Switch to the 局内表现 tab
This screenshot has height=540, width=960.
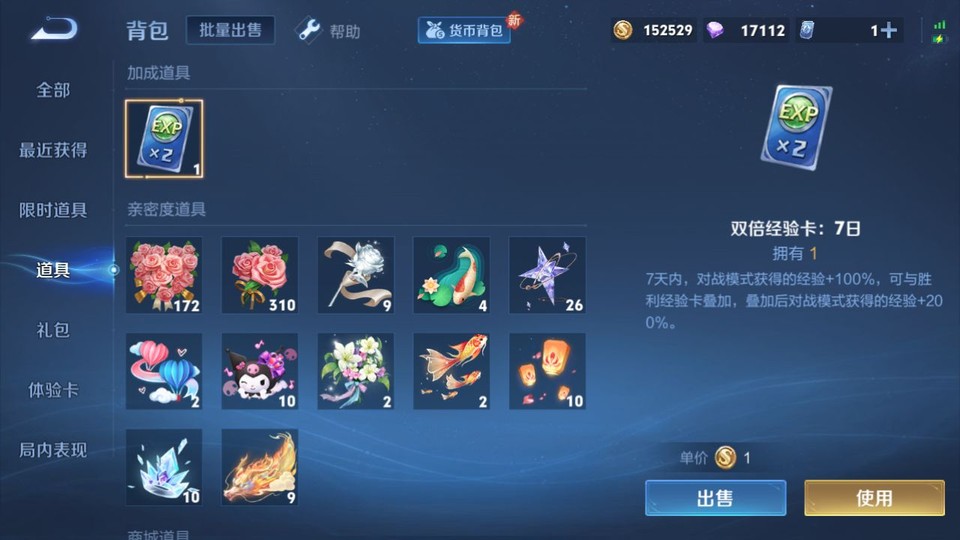[x=54, y=450]
